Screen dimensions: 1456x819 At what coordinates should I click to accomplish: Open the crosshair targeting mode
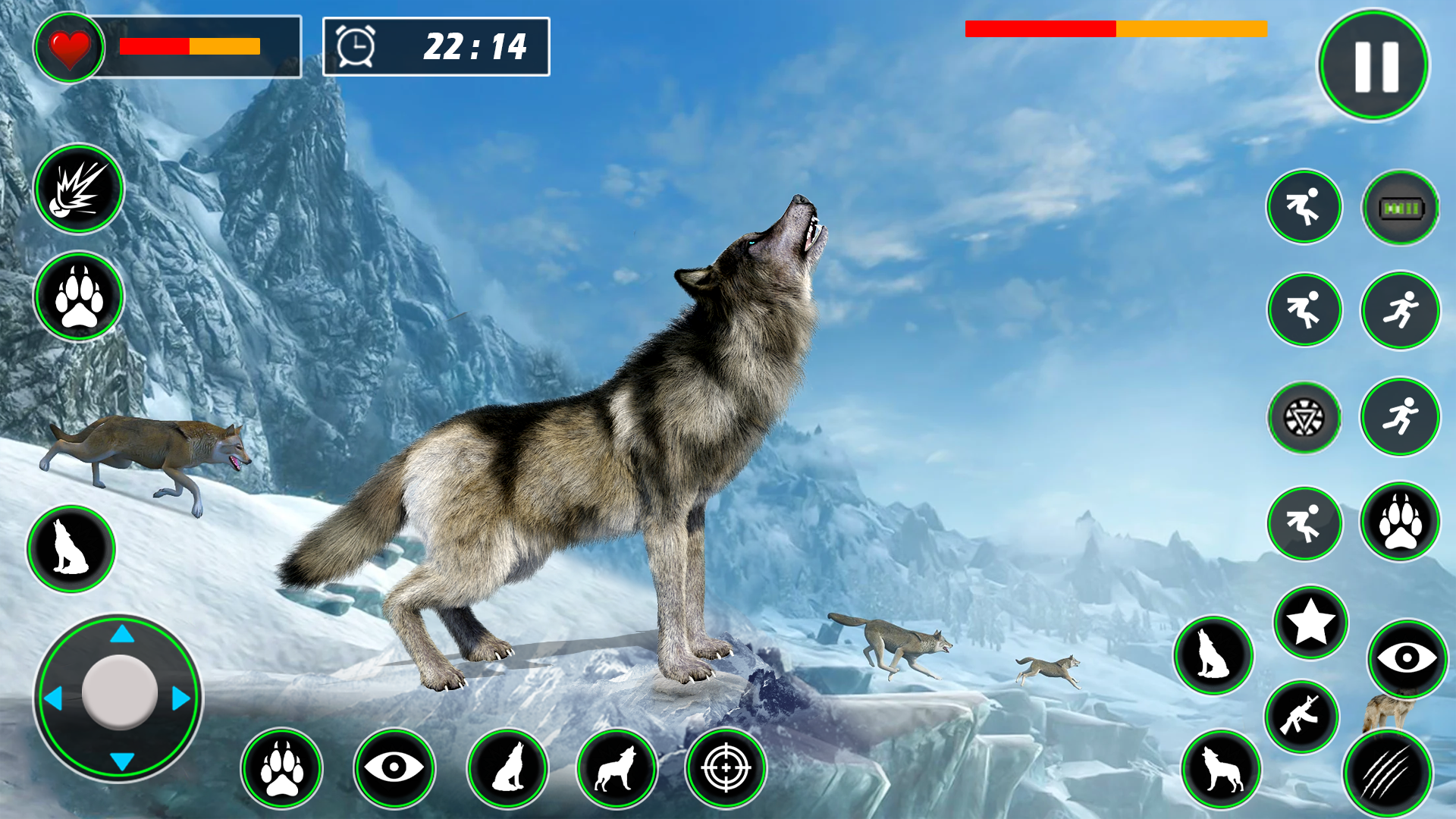pos(726,768)
